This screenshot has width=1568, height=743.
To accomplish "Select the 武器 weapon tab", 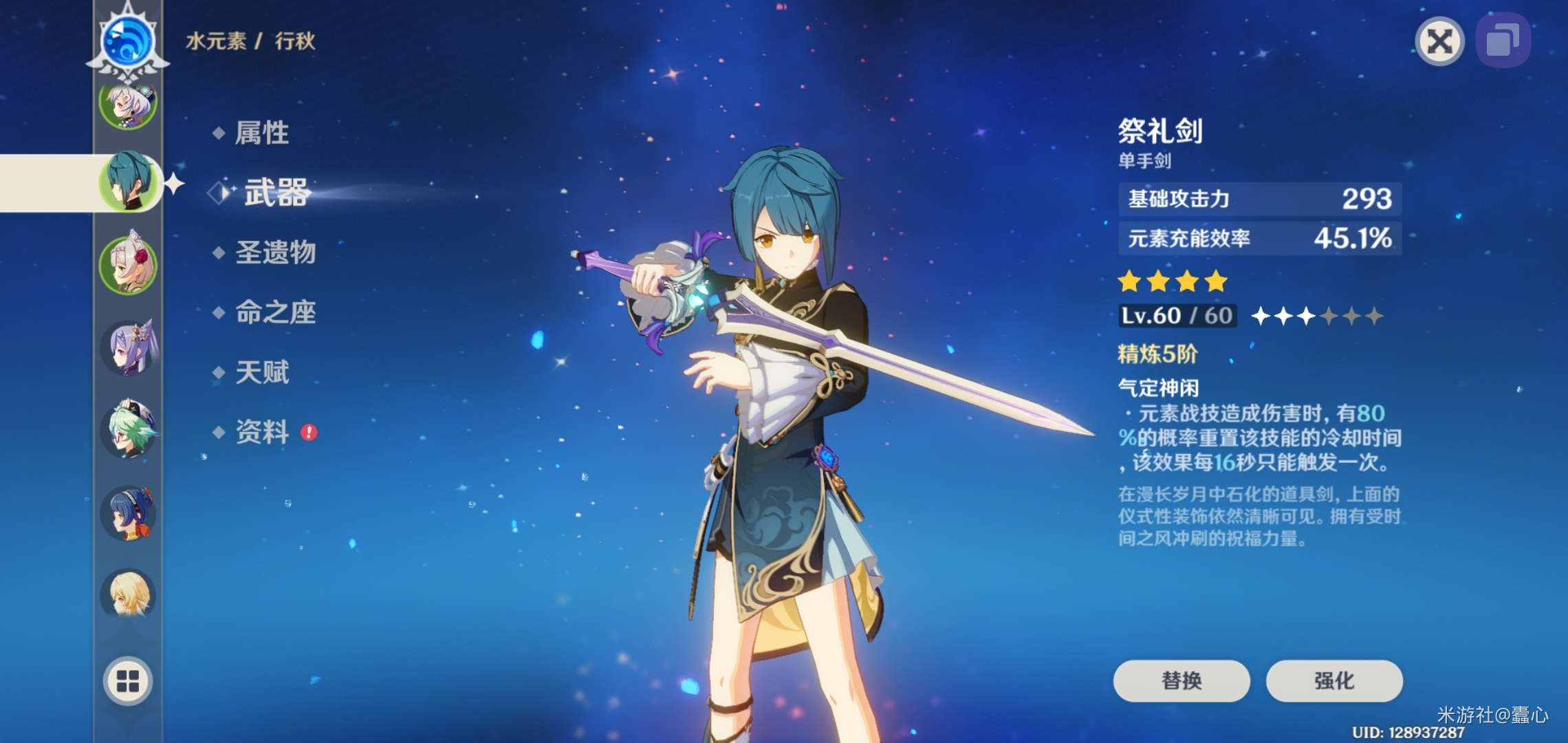I will (x=276, y=193).
